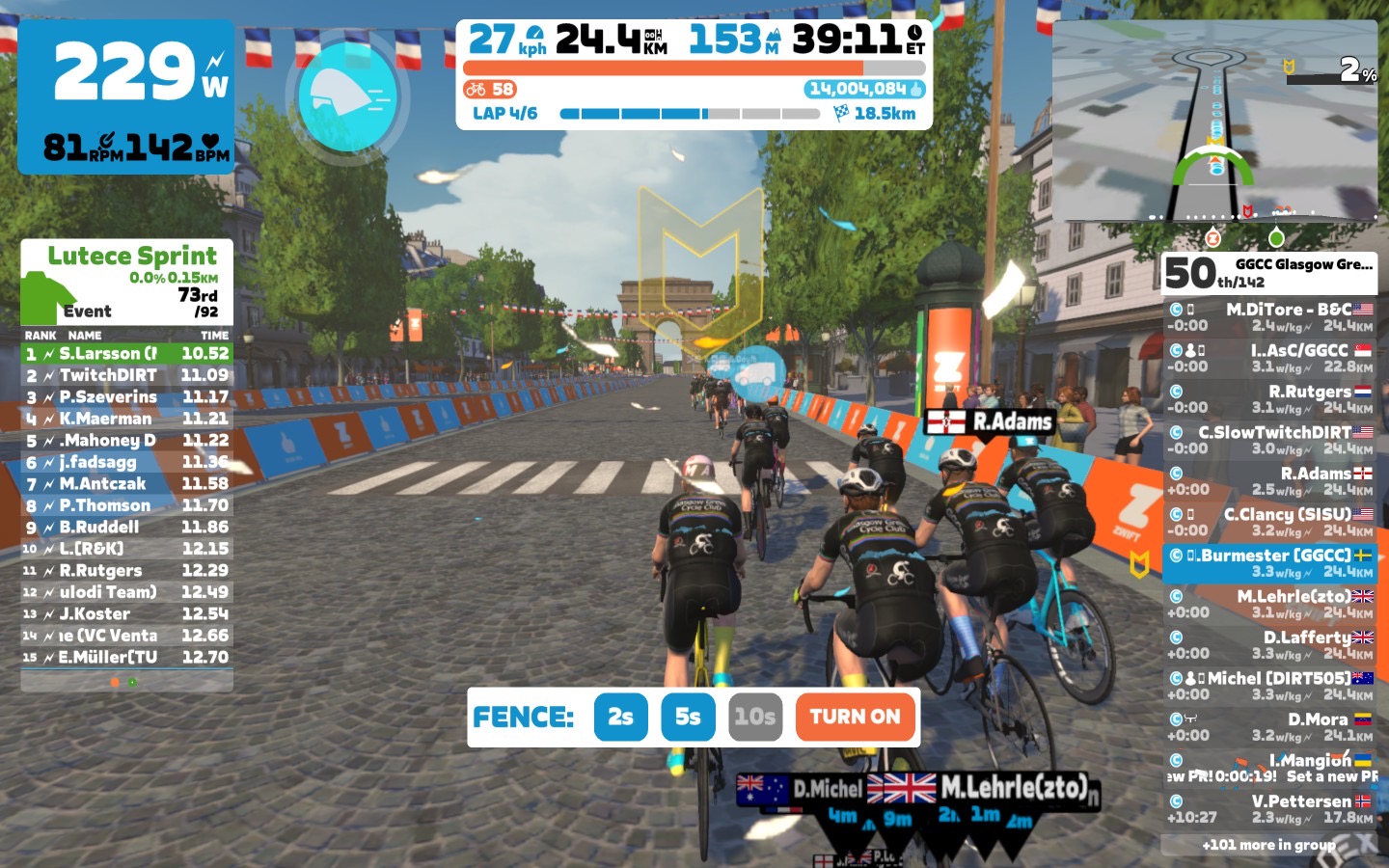Click the ride-on thumbs up counter
This screenshot has height=868, width=1389.
click(x=865, y=90)
